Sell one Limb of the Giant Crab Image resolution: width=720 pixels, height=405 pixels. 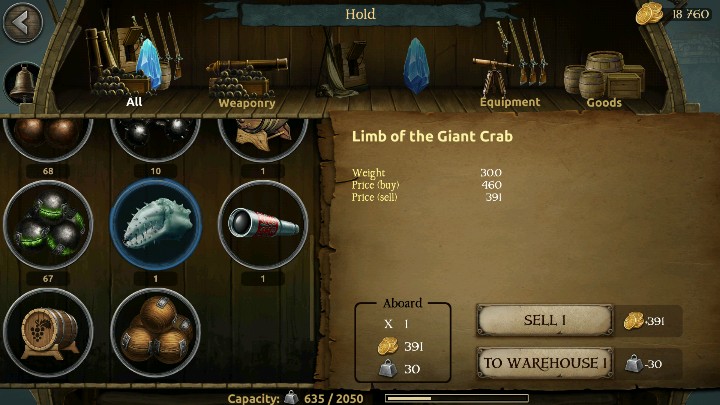[545, 320]
